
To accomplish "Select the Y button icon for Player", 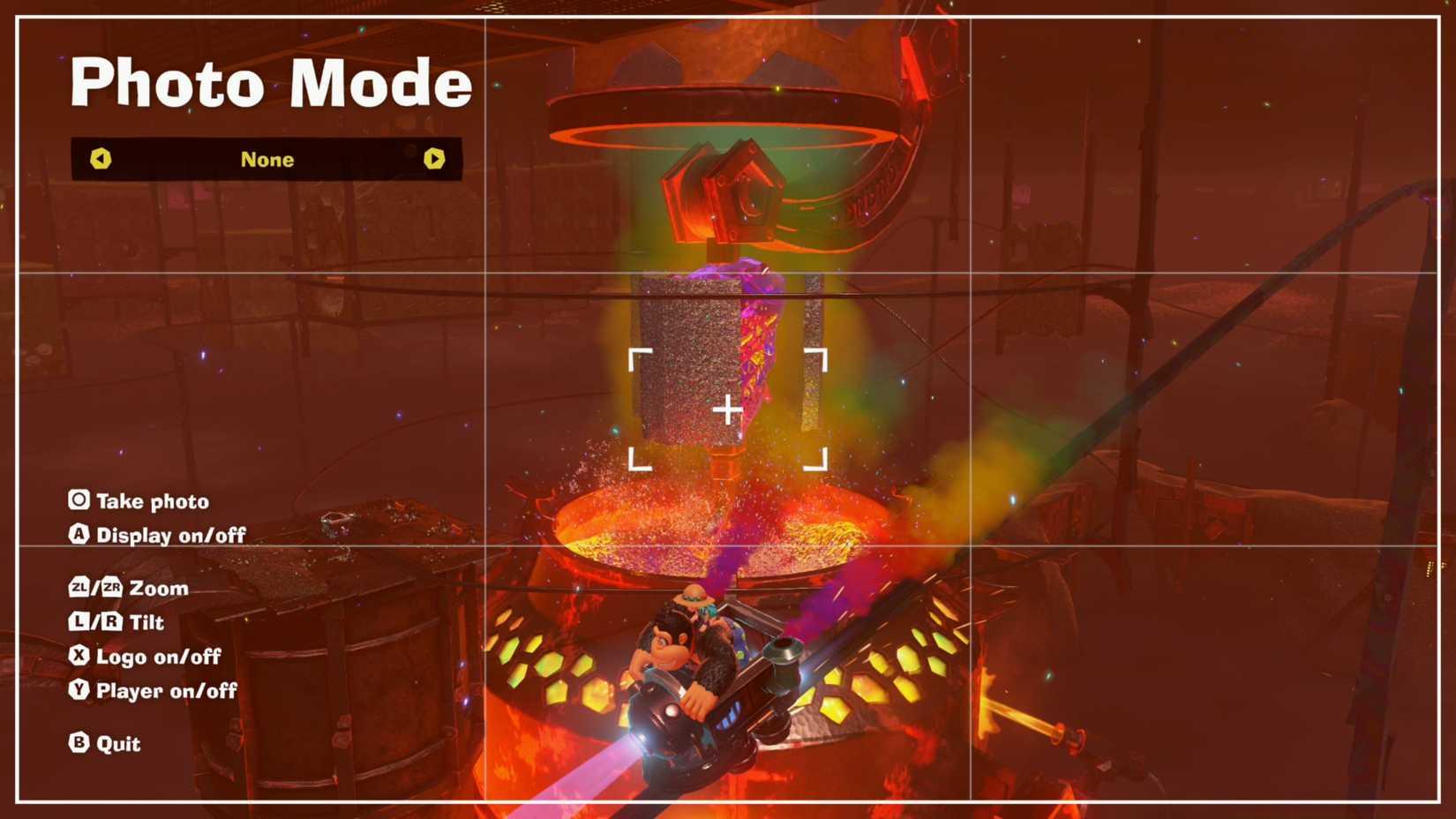I will tap(79, 691).
